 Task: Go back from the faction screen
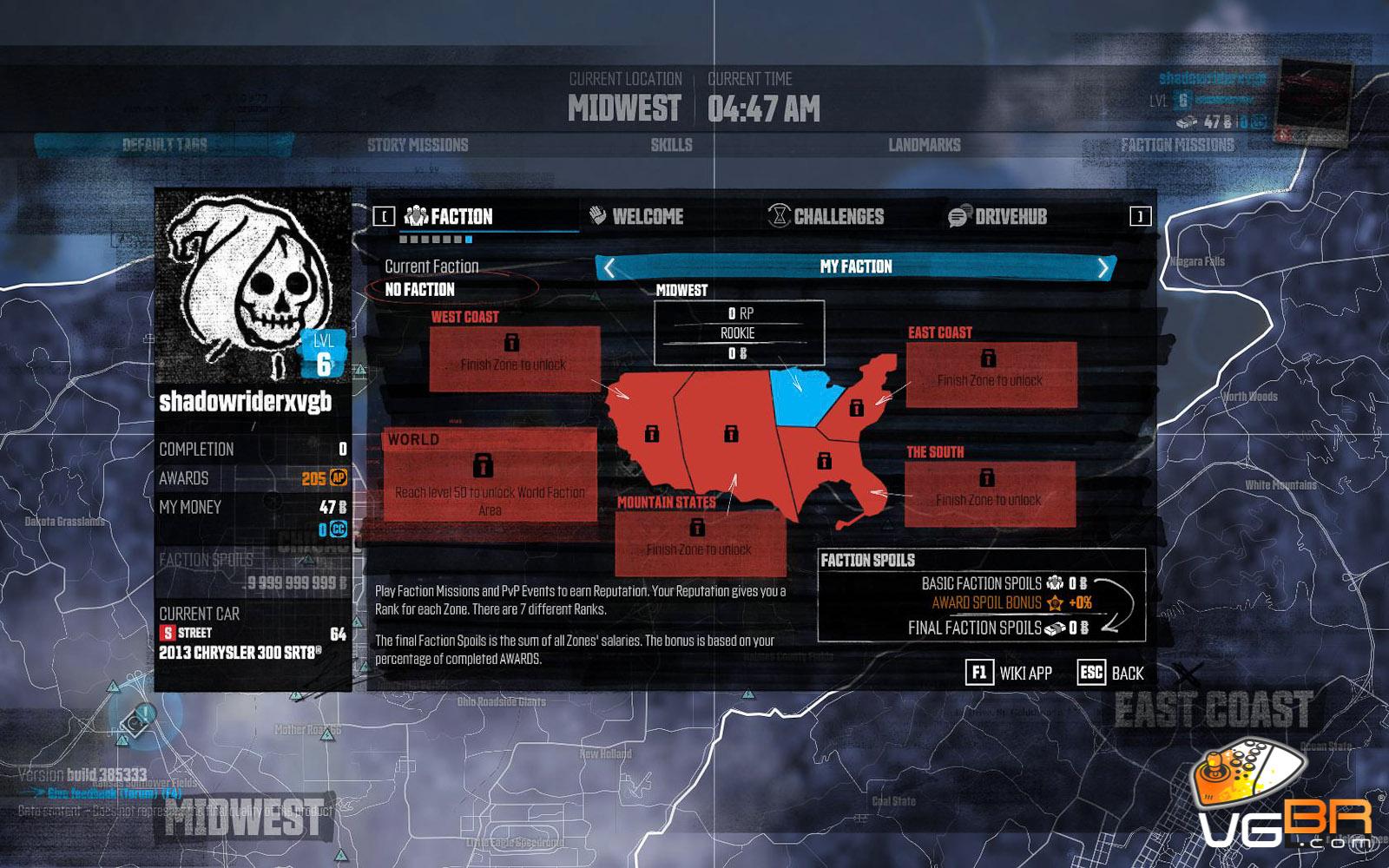(x=1111, y=673)
